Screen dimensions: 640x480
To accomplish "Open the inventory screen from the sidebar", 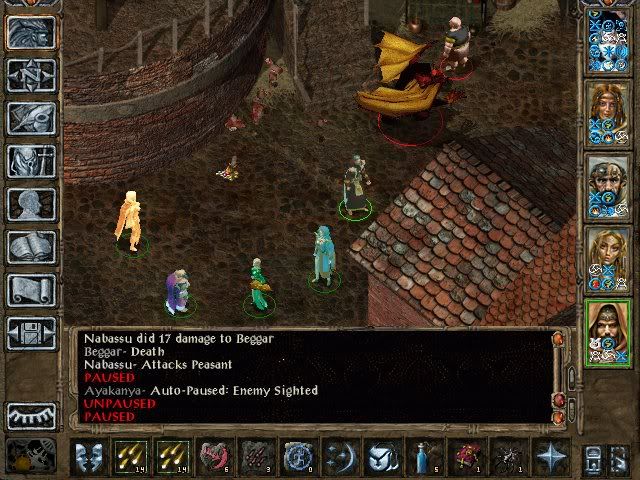I will click(31, 161).
